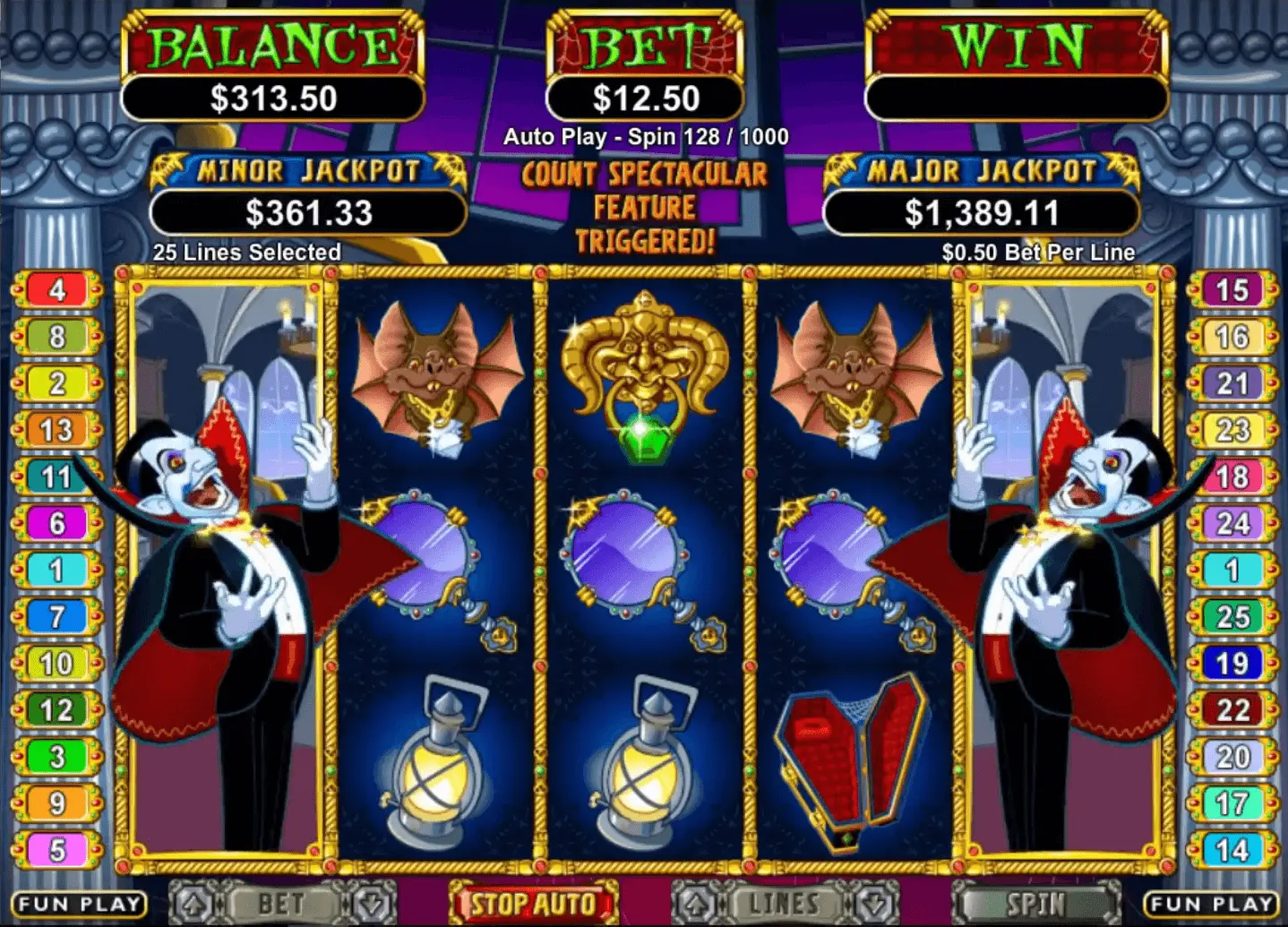Screen dimensions: 1288x927
Task: Raise the number of lines with up arrow
Action: pyautogui.click(x=692, y=904)
